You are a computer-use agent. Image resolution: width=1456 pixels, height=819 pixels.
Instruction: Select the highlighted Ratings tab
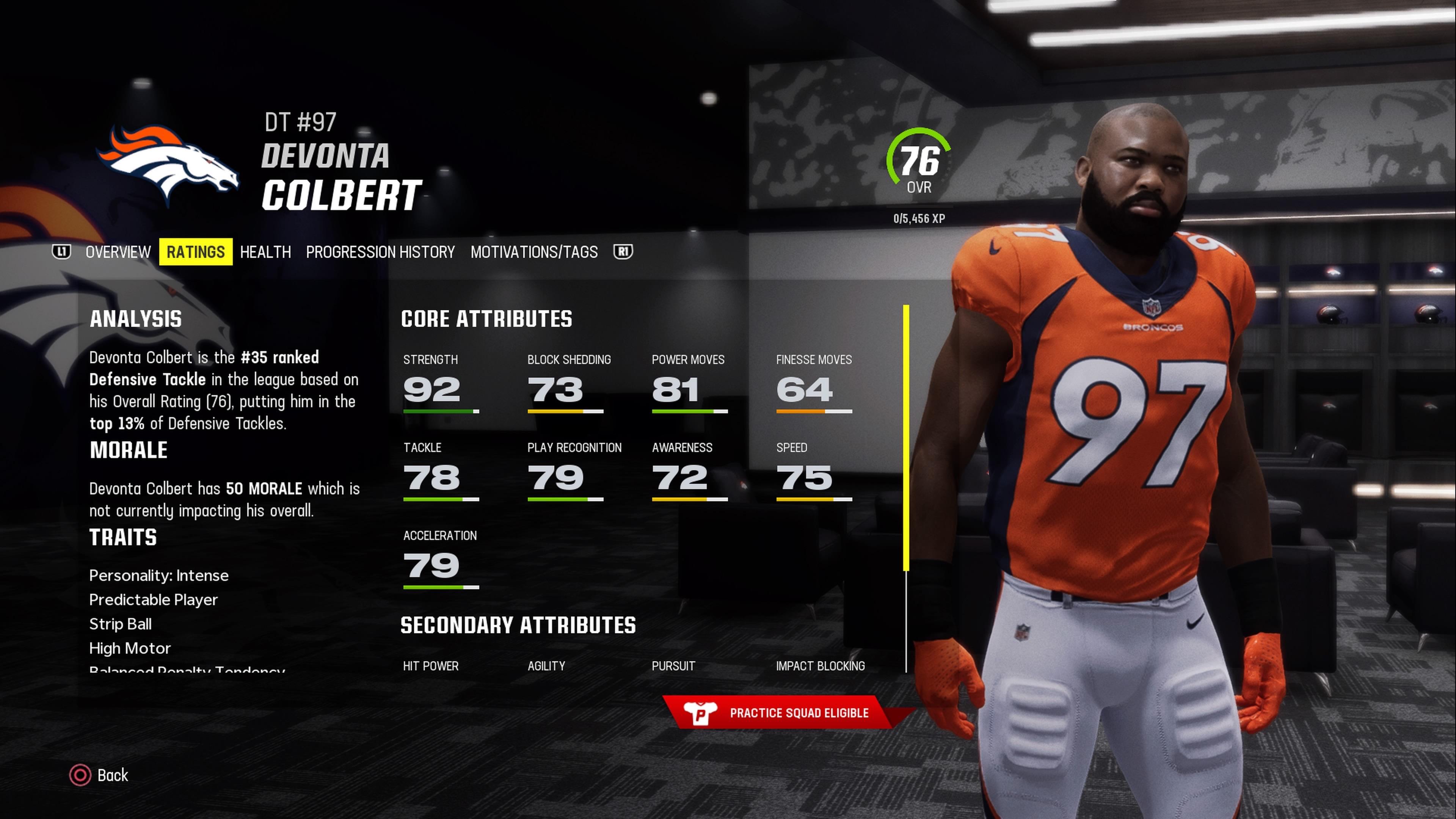(196, 252)
